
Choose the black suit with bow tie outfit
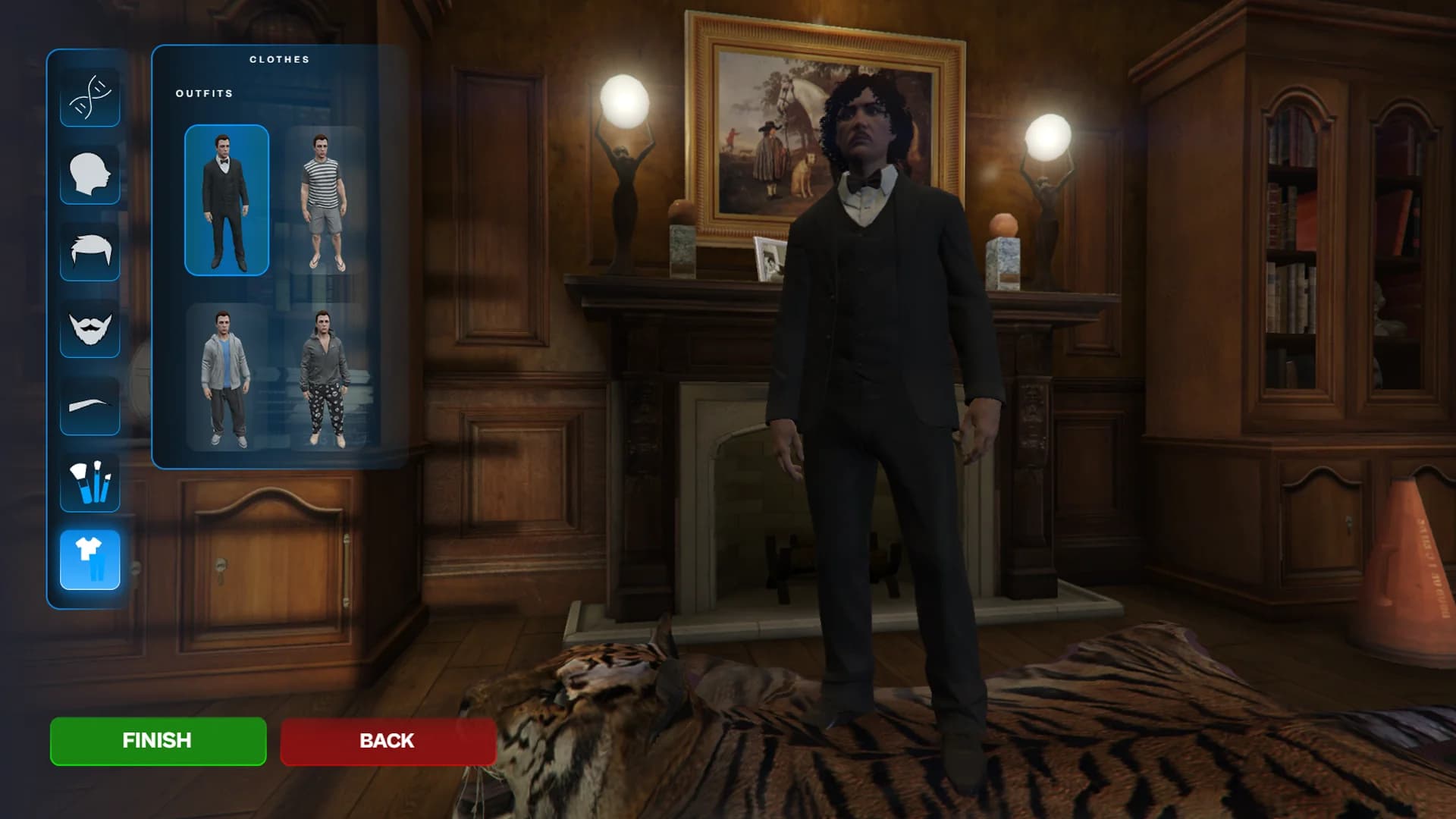(227, 200)
